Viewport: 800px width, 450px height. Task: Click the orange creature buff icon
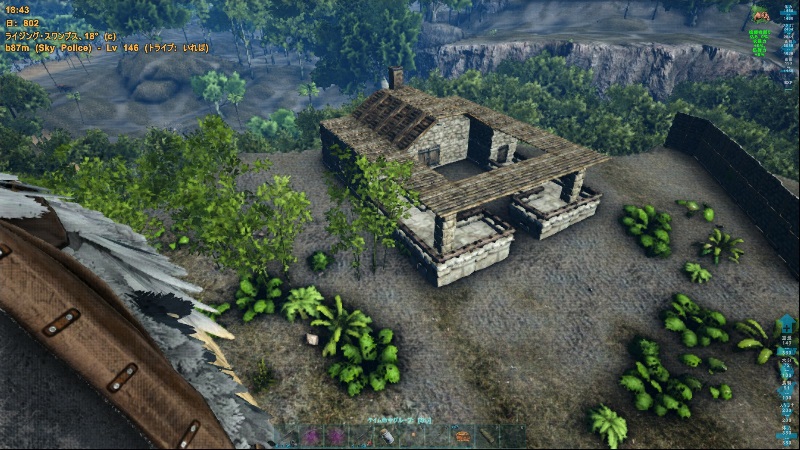[761, 14]
